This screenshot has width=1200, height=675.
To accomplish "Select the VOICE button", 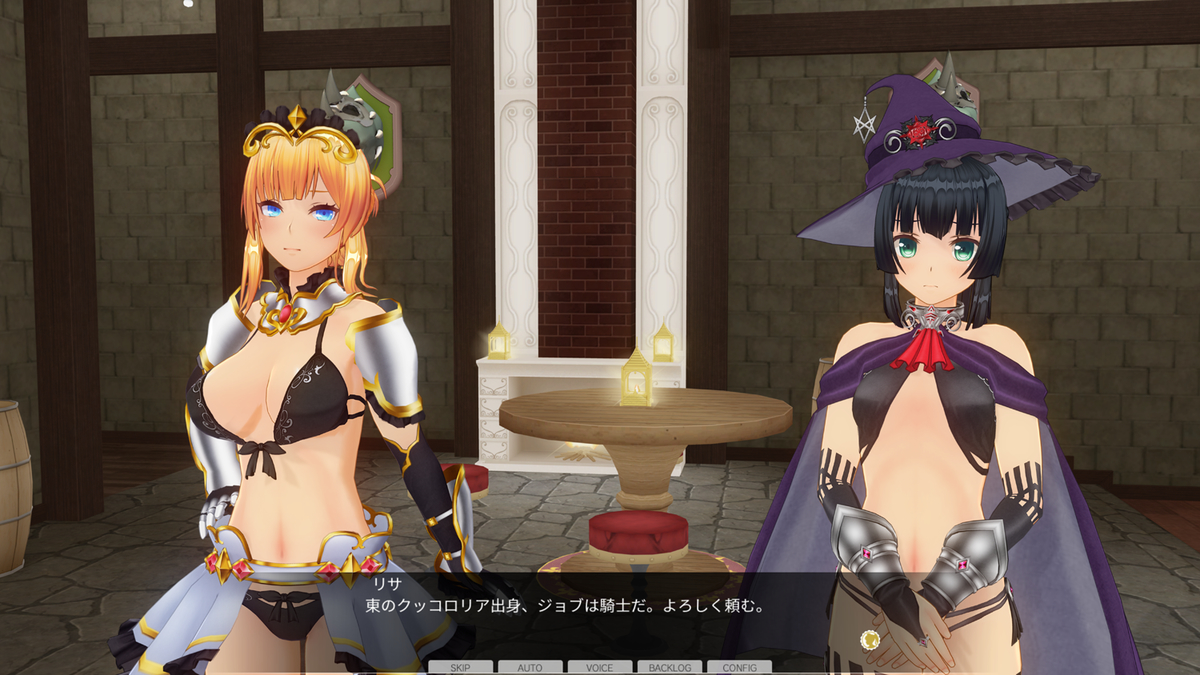I will coord(600,667).
